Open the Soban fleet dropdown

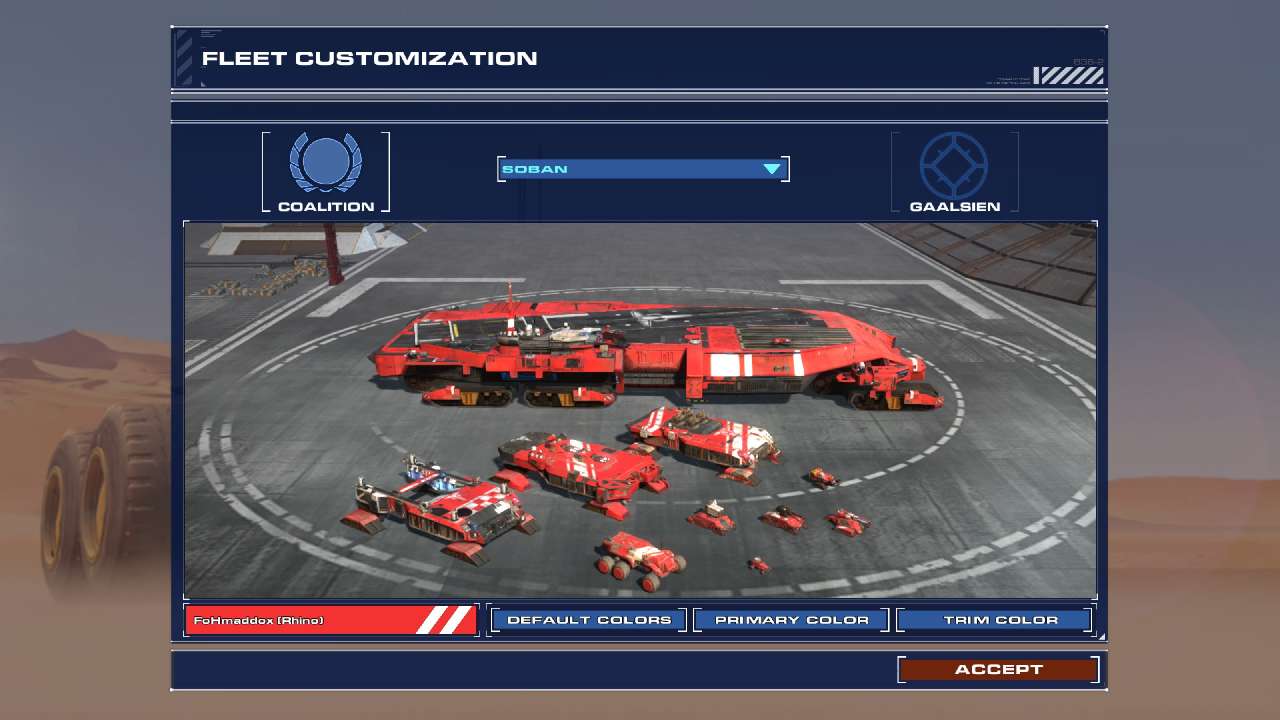point(643,169)
